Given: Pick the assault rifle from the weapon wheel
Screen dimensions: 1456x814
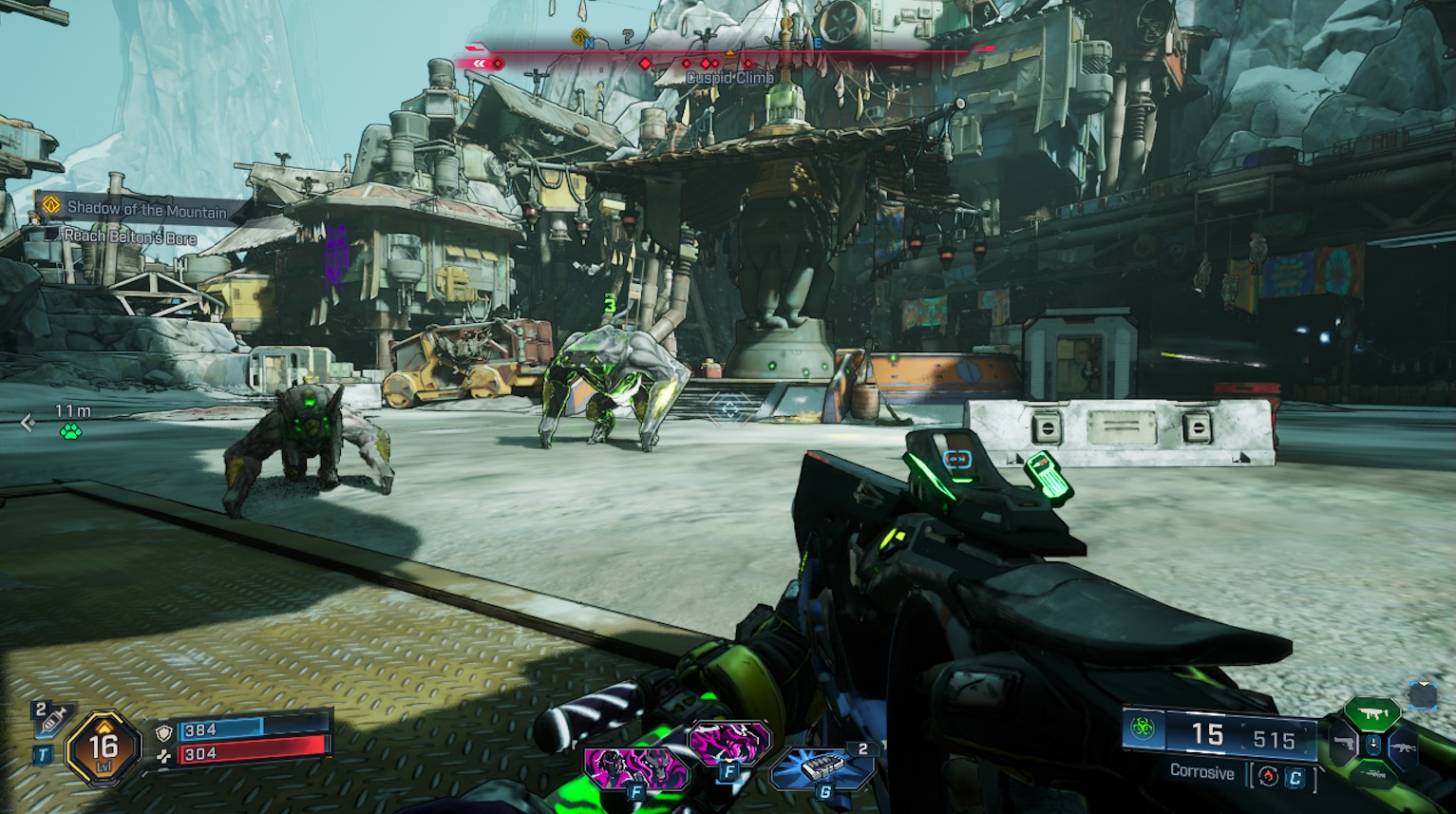Looking at the screenshot, I should tap(1403, 748).
